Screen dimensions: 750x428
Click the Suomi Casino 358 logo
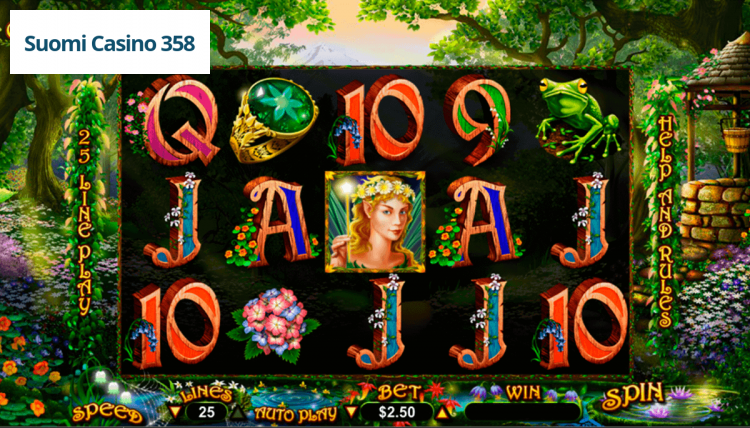110,44
